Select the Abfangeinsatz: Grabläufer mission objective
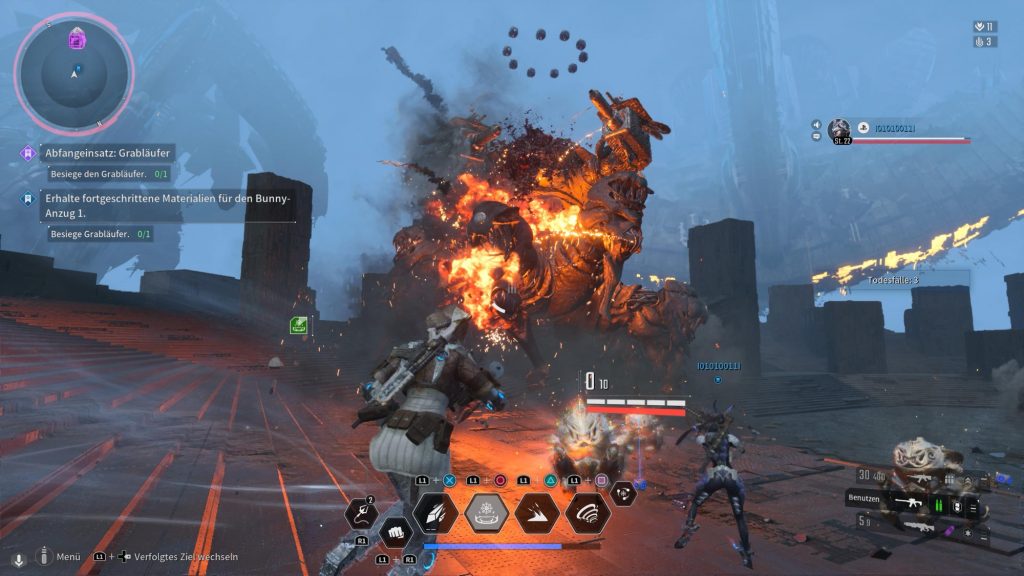Screen dimensions: 1024x576 point(110,154)
